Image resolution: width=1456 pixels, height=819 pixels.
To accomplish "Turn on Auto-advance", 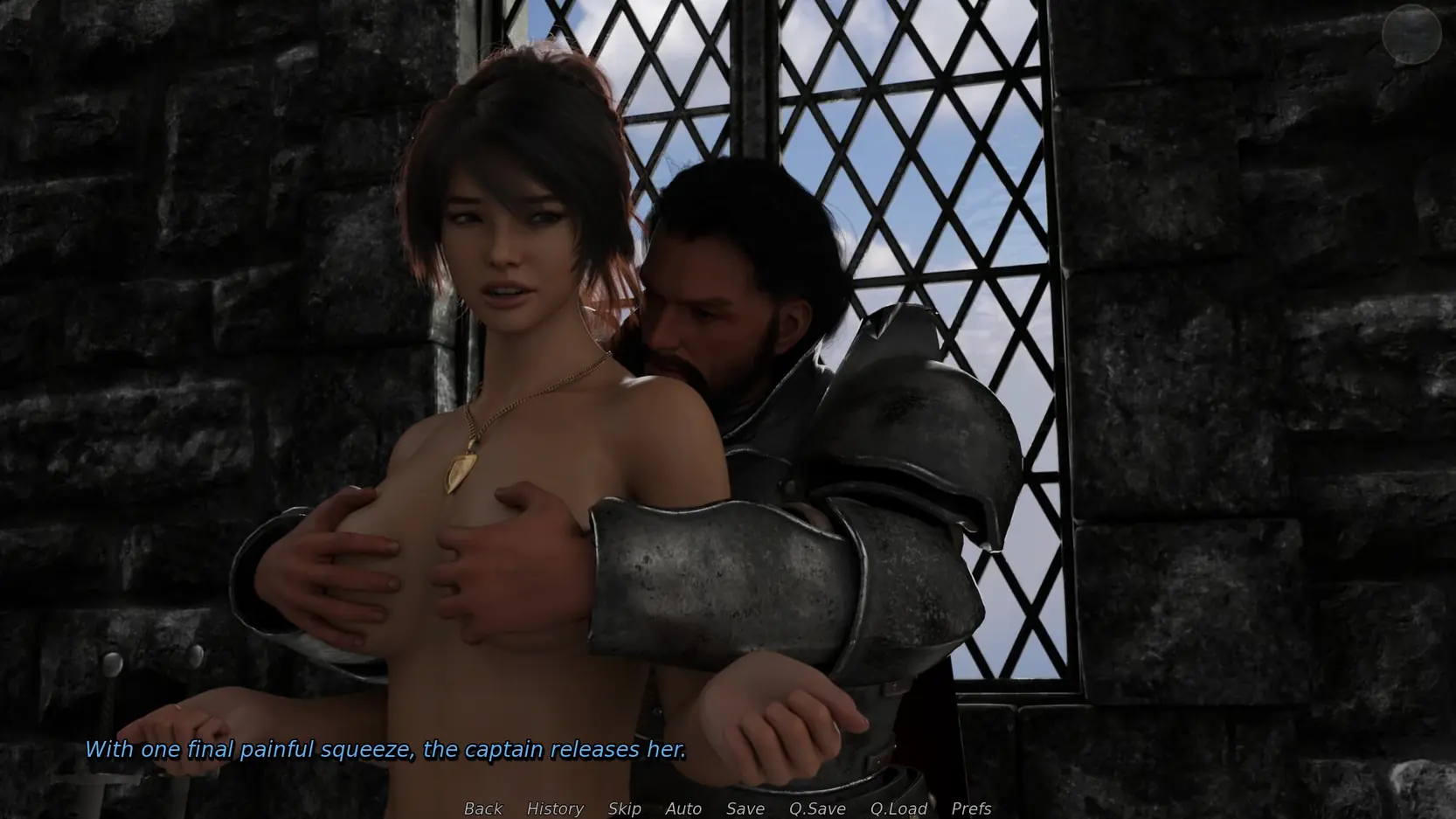I will 683,809.
